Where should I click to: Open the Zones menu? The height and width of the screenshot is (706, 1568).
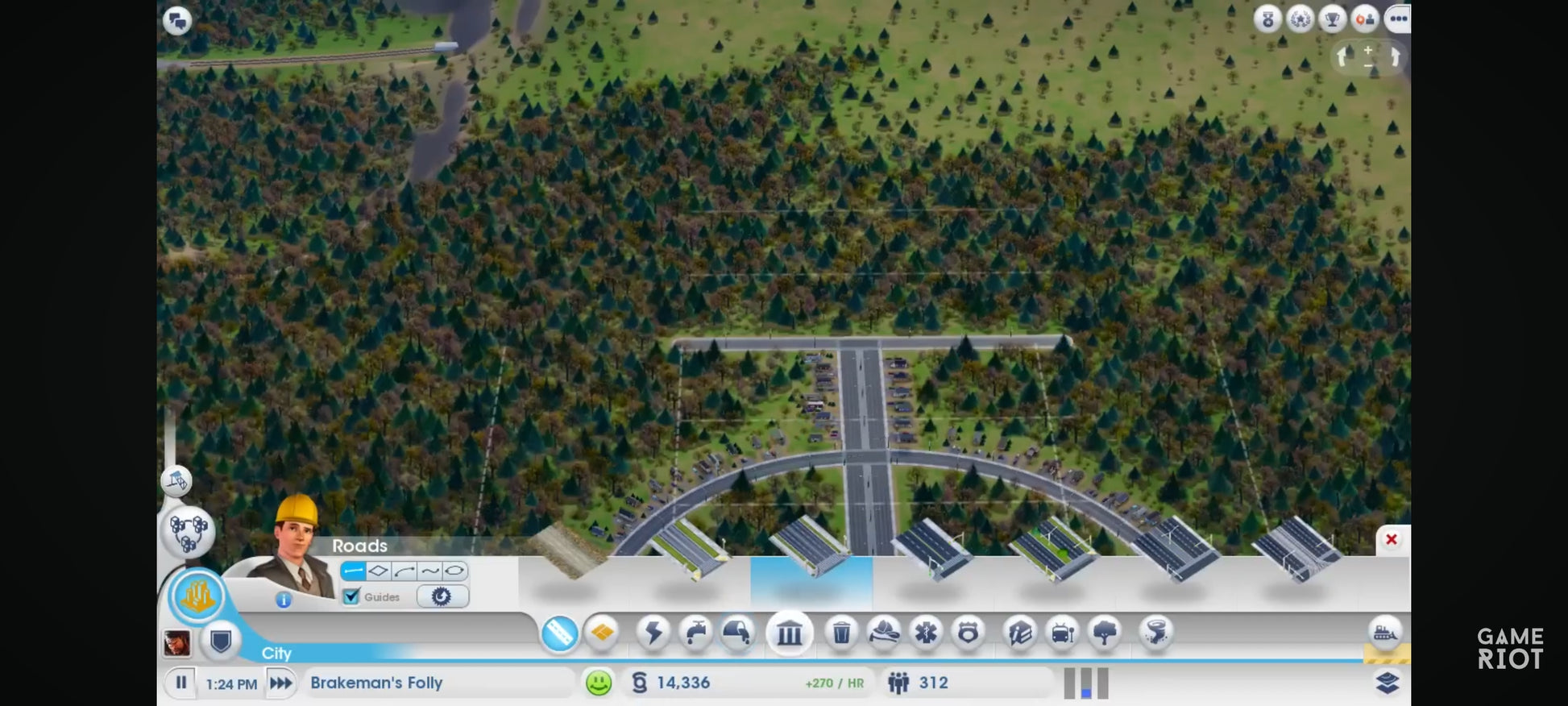point(603,633)
